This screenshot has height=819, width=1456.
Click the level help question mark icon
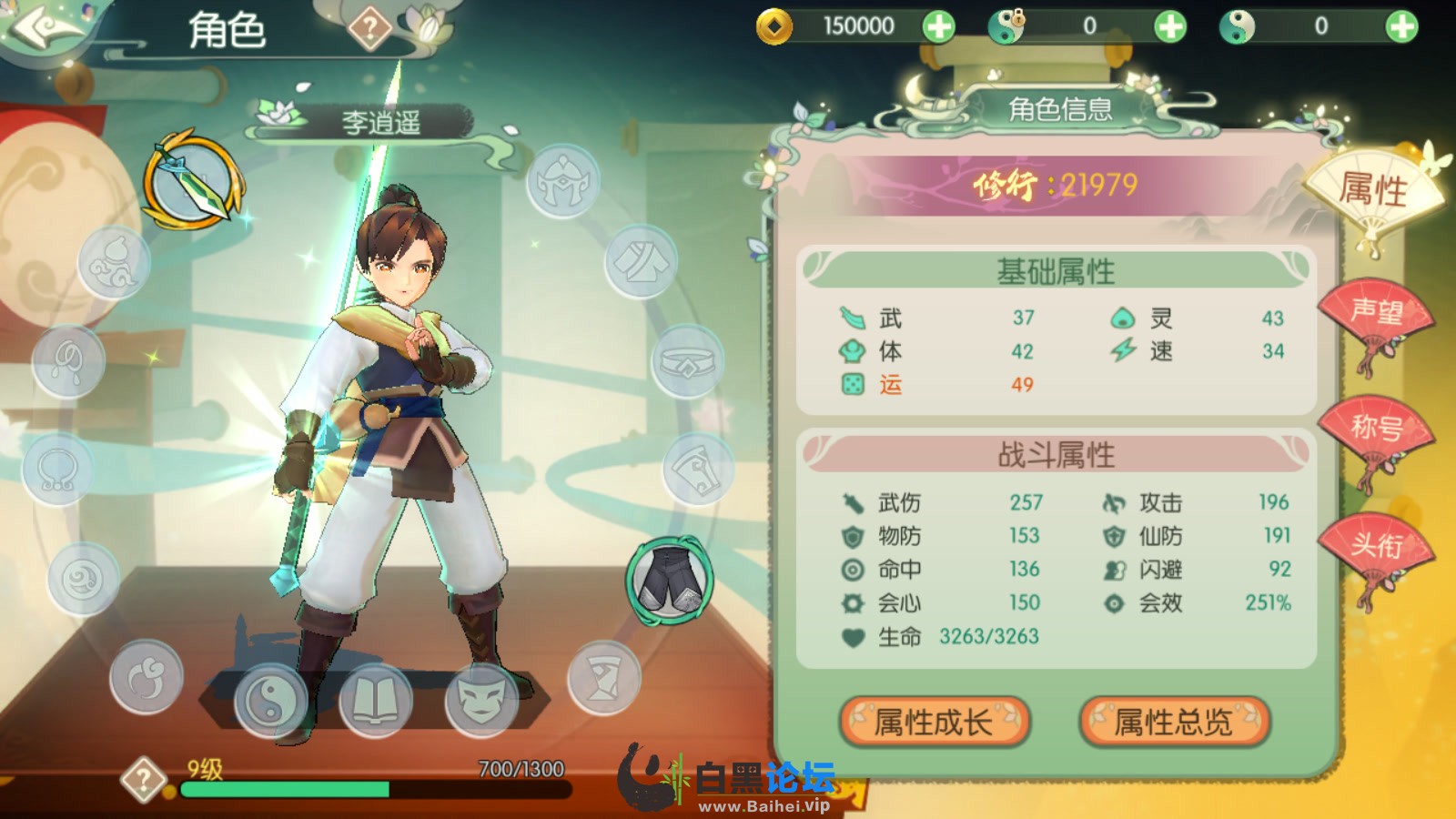coord(144,780)
